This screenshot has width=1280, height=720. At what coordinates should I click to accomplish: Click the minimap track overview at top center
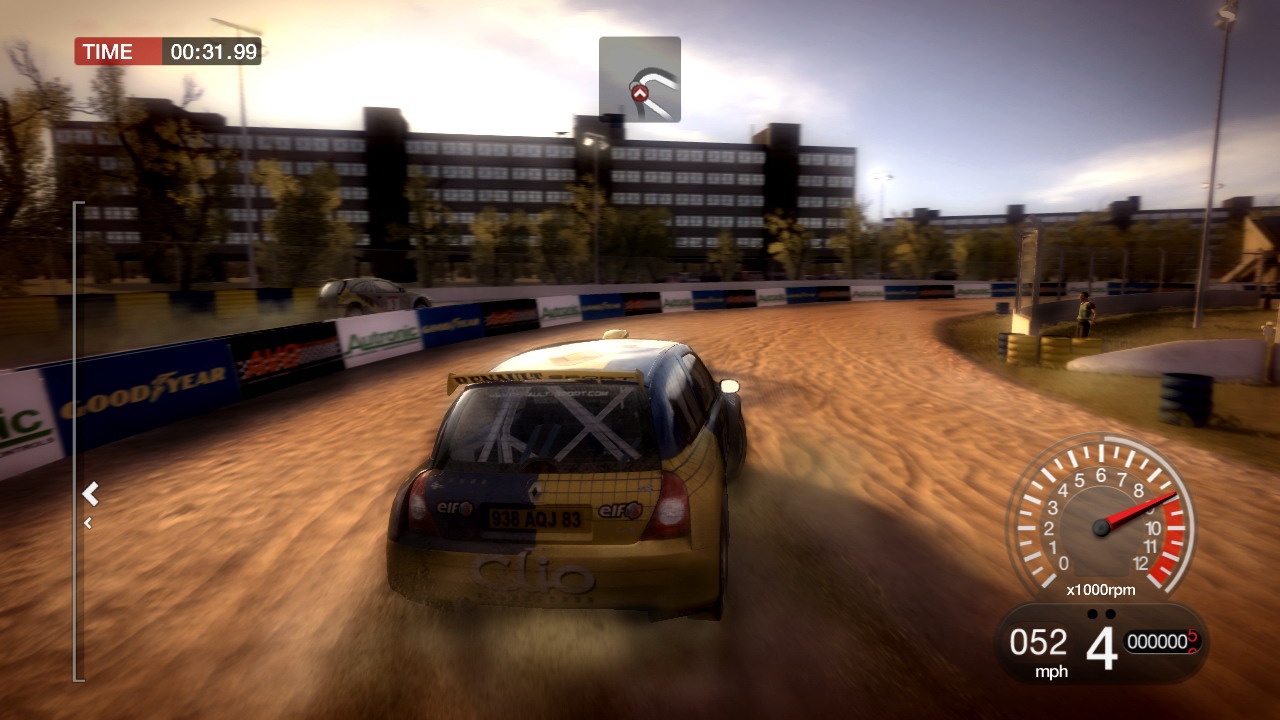click(640, 80)
